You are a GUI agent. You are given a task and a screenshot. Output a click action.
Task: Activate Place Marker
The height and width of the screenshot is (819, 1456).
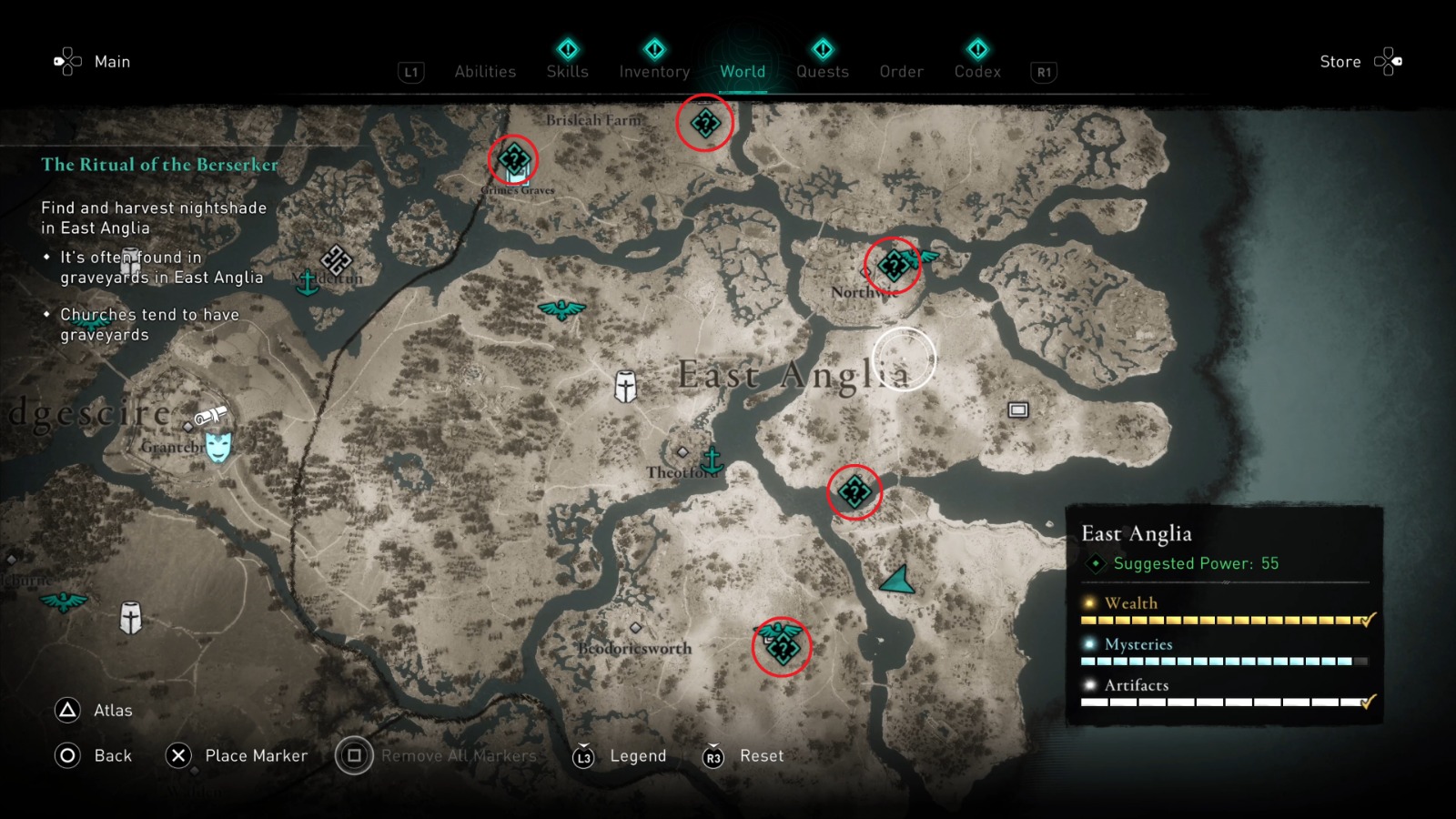coord(258,755)
